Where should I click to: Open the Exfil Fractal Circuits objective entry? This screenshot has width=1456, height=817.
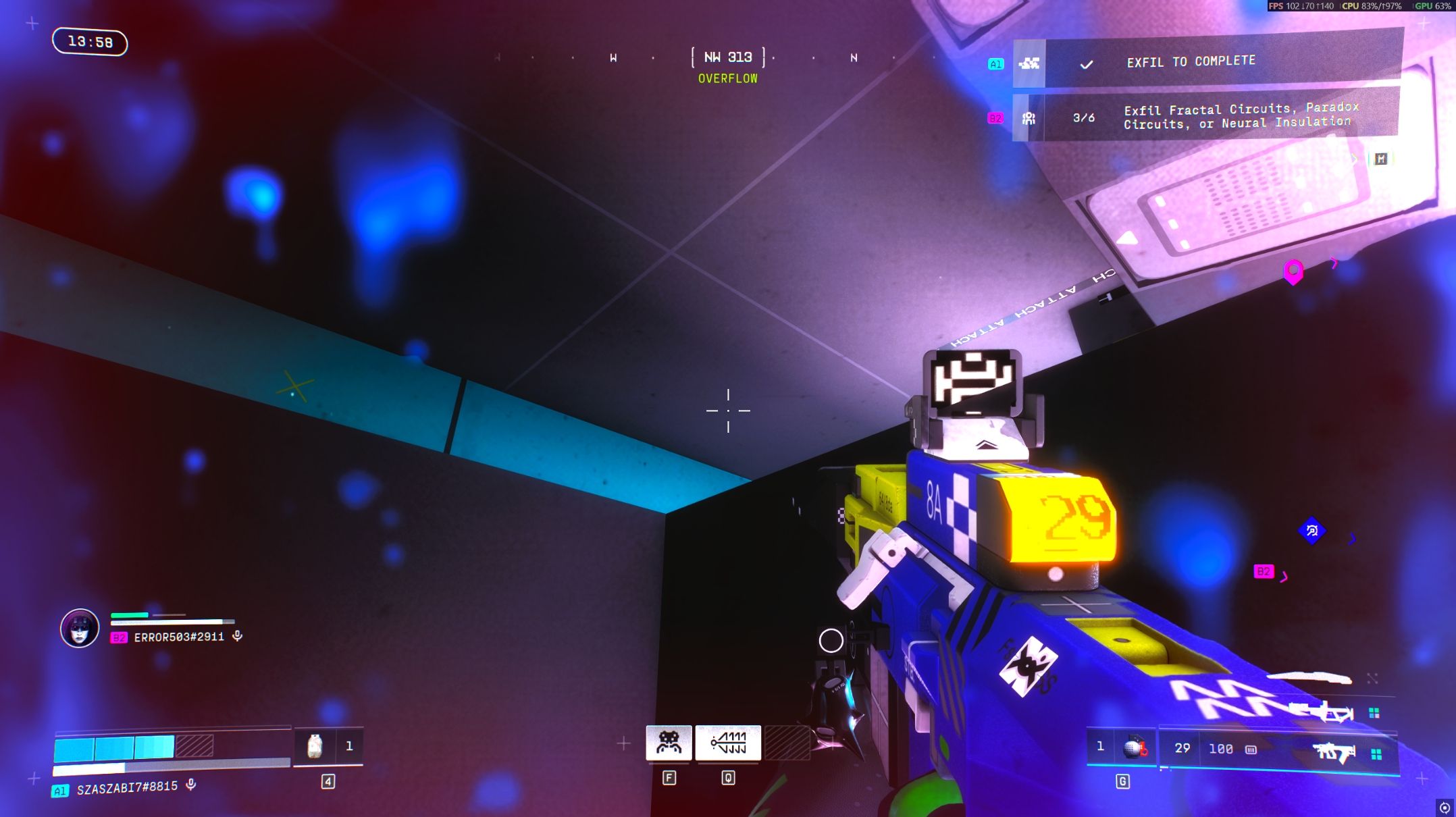[x=1239, y=116]
